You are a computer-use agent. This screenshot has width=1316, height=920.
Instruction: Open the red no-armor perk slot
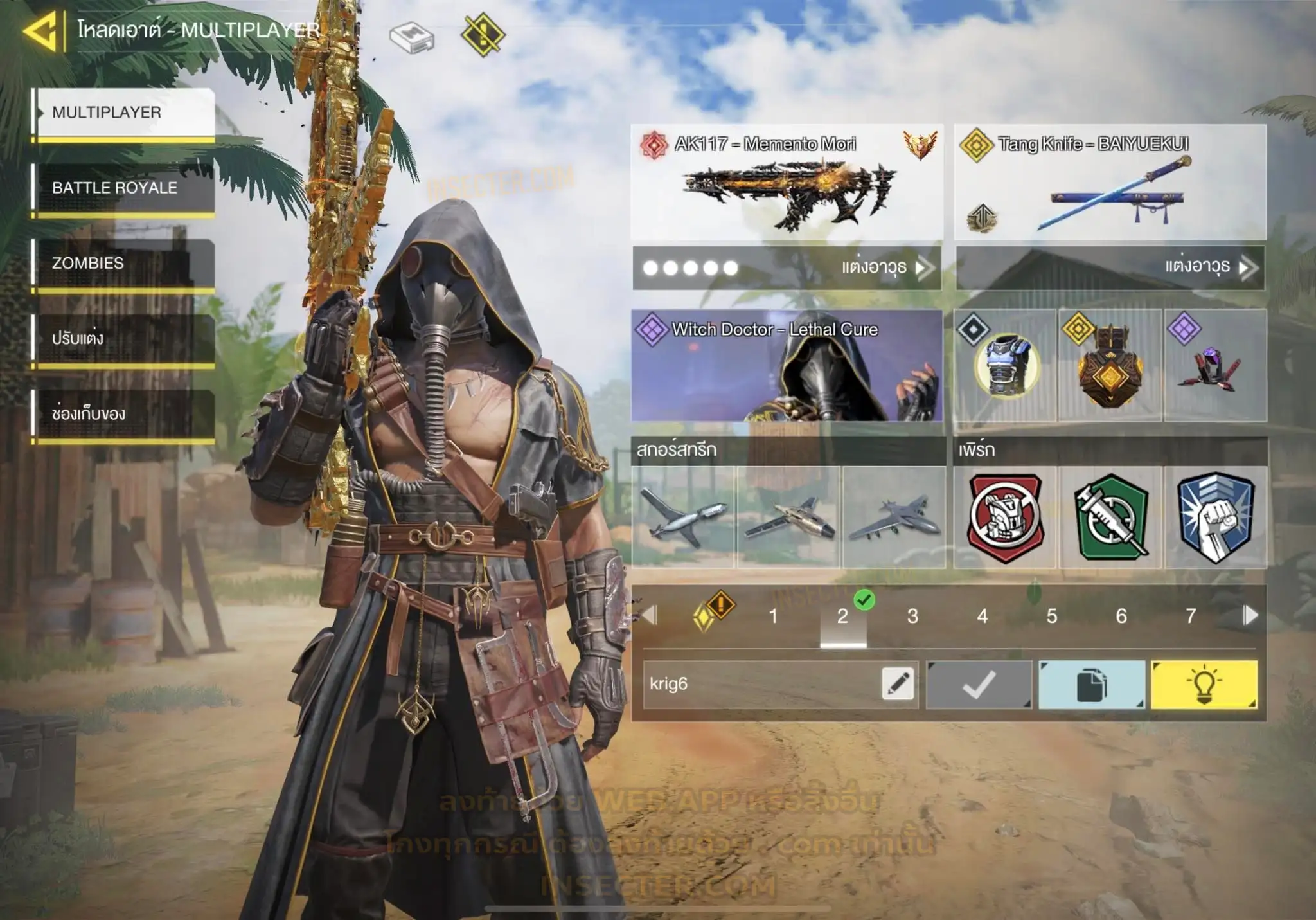pos(1005,518)
